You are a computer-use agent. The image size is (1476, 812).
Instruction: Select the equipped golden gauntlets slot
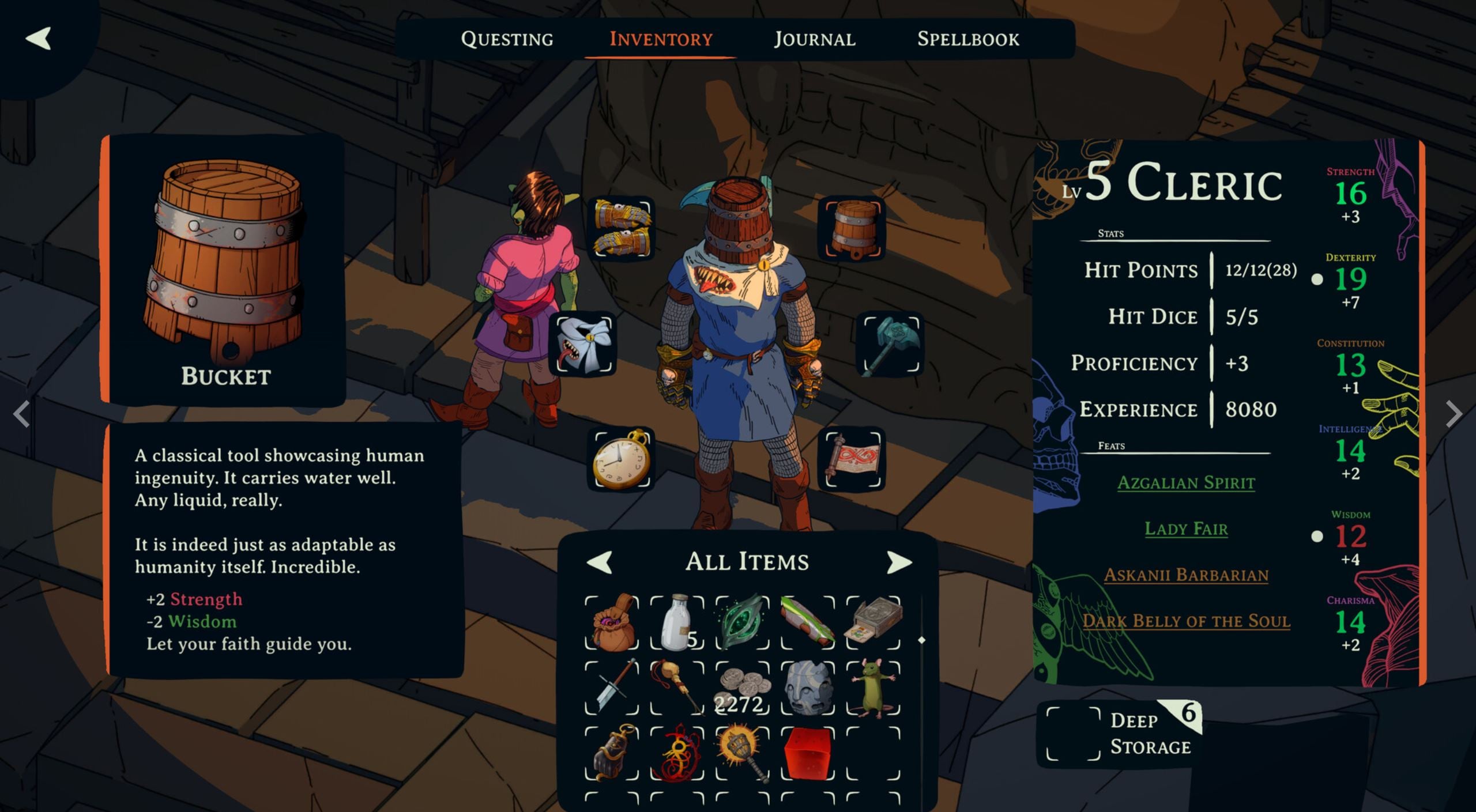pos(623,228)
